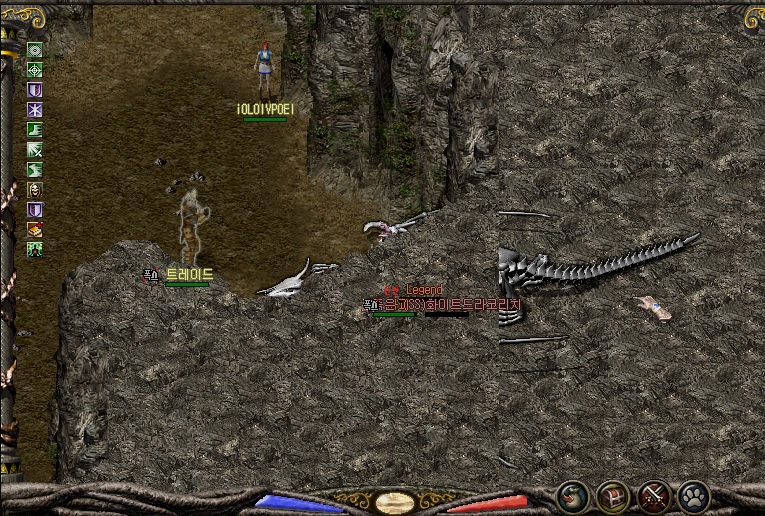Select the book with red cross icon
765x516 pixels.
click(x=35, y=229)
